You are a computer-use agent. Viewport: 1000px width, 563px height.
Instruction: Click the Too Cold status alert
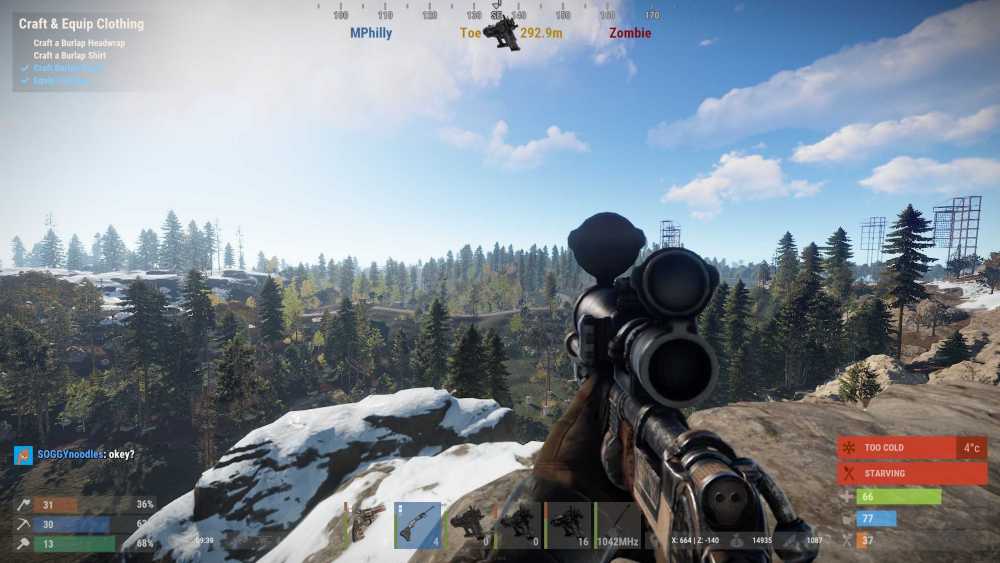(912, 448)
